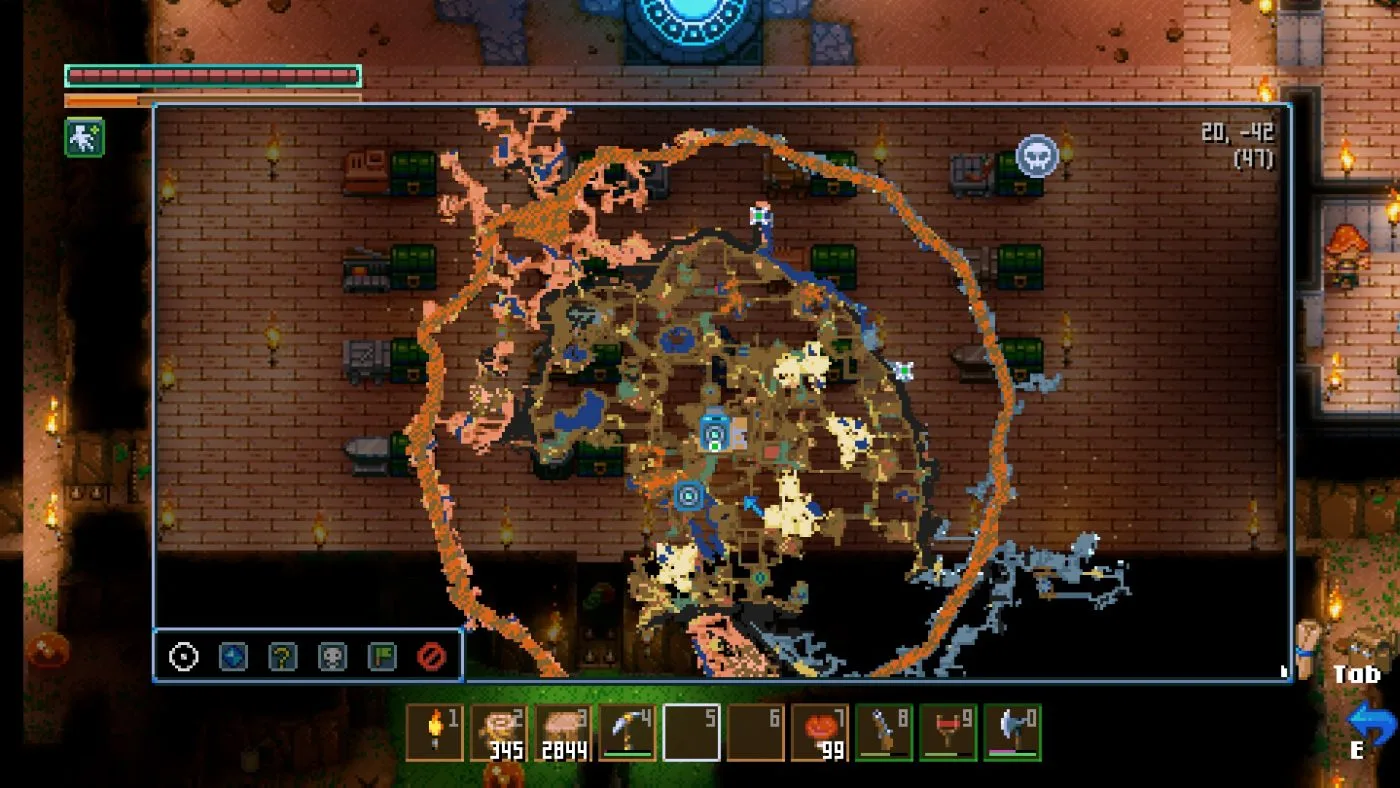The image size is (1400, 788).
Task: Equip the rifle in hotbar slot 8
Action: point(884,733)
